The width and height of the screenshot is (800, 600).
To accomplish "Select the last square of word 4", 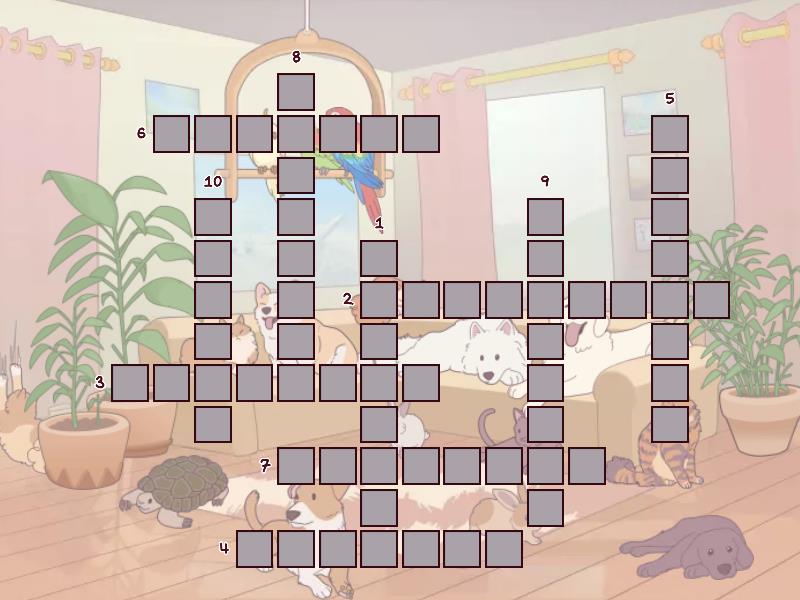I will point(504,549).
